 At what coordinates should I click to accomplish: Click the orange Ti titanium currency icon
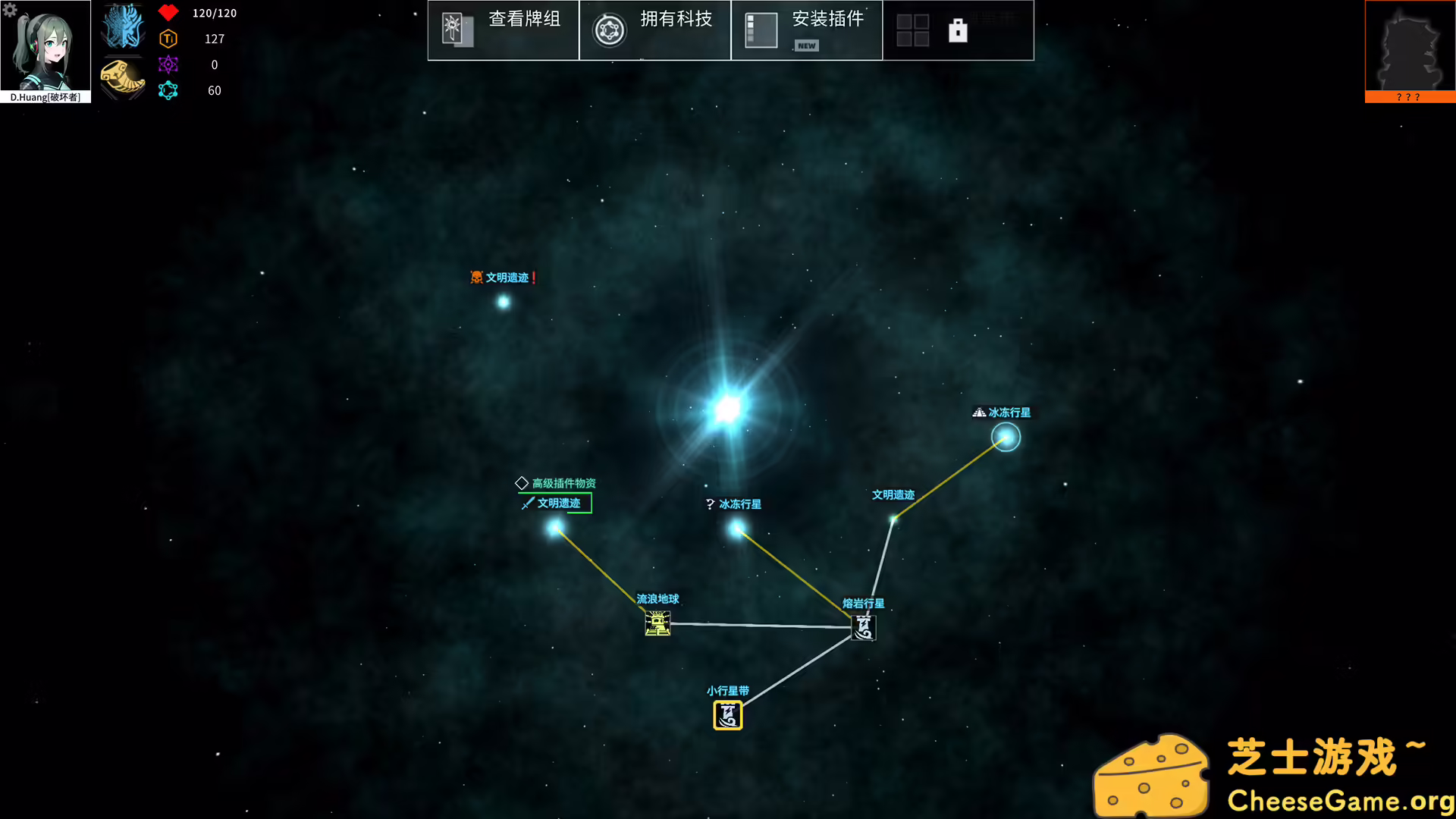tap(168, 39)
